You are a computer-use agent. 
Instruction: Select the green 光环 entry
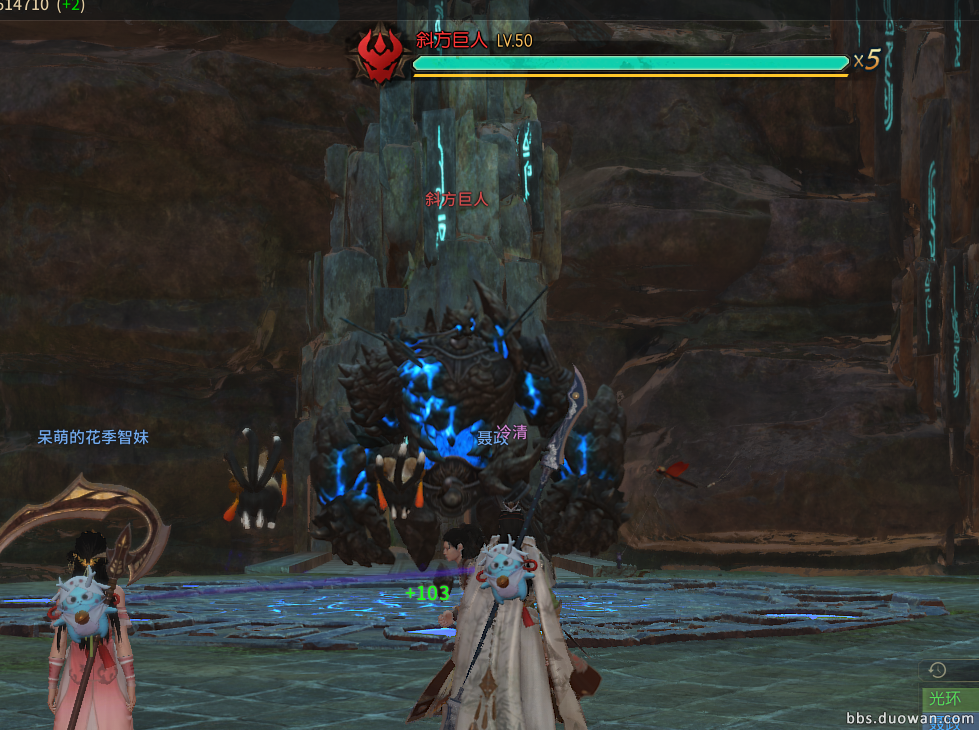[x=944, y=697]
